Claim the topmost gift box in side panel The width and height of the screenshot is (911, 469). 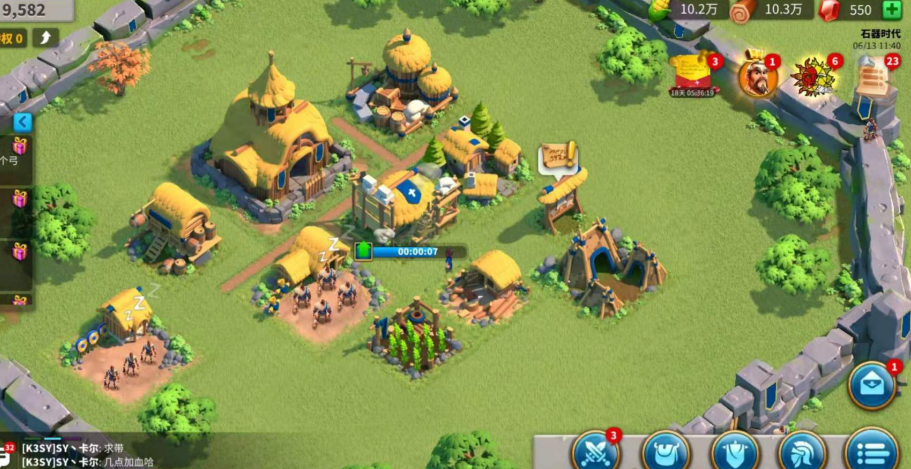19,147
